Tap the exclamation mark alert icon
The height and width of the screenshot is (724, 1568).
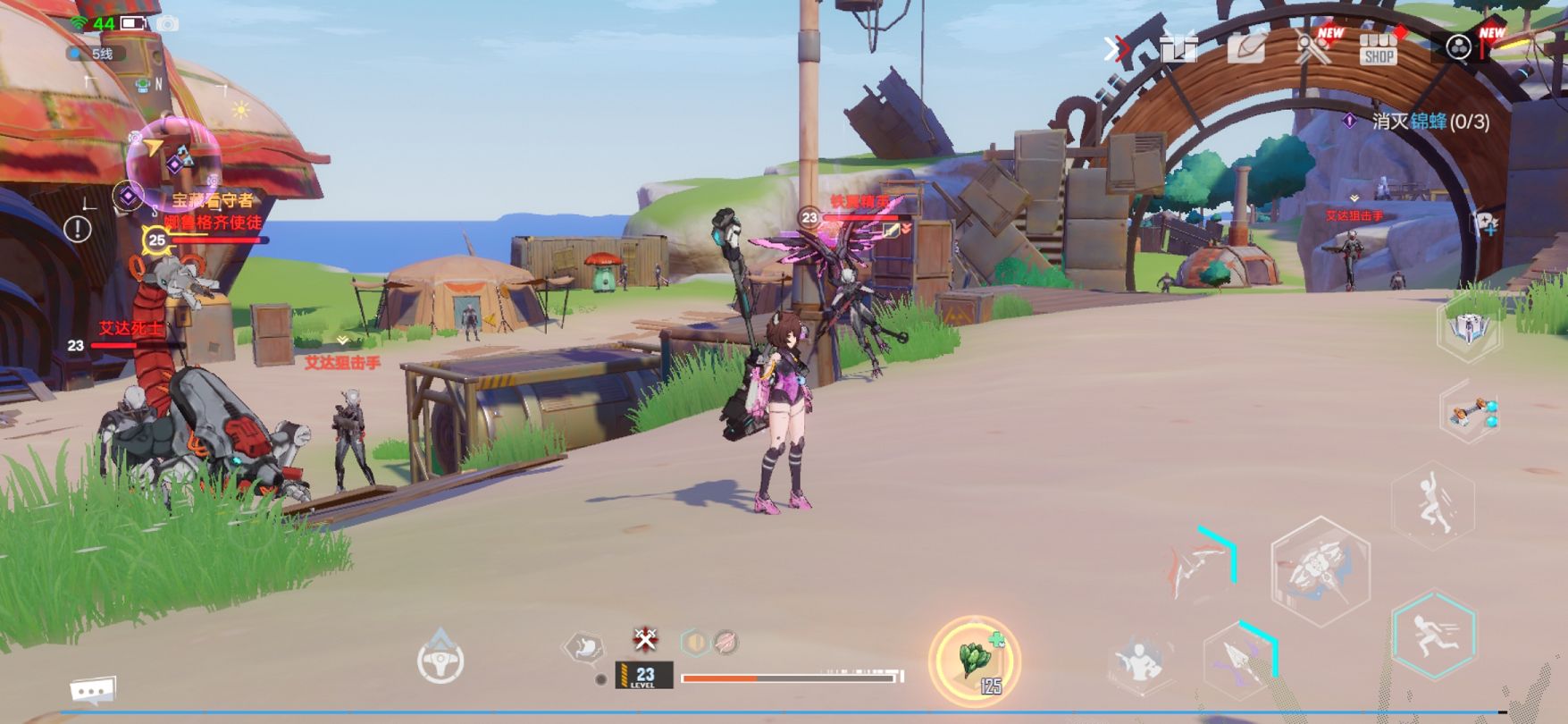[x=78, y=230]
